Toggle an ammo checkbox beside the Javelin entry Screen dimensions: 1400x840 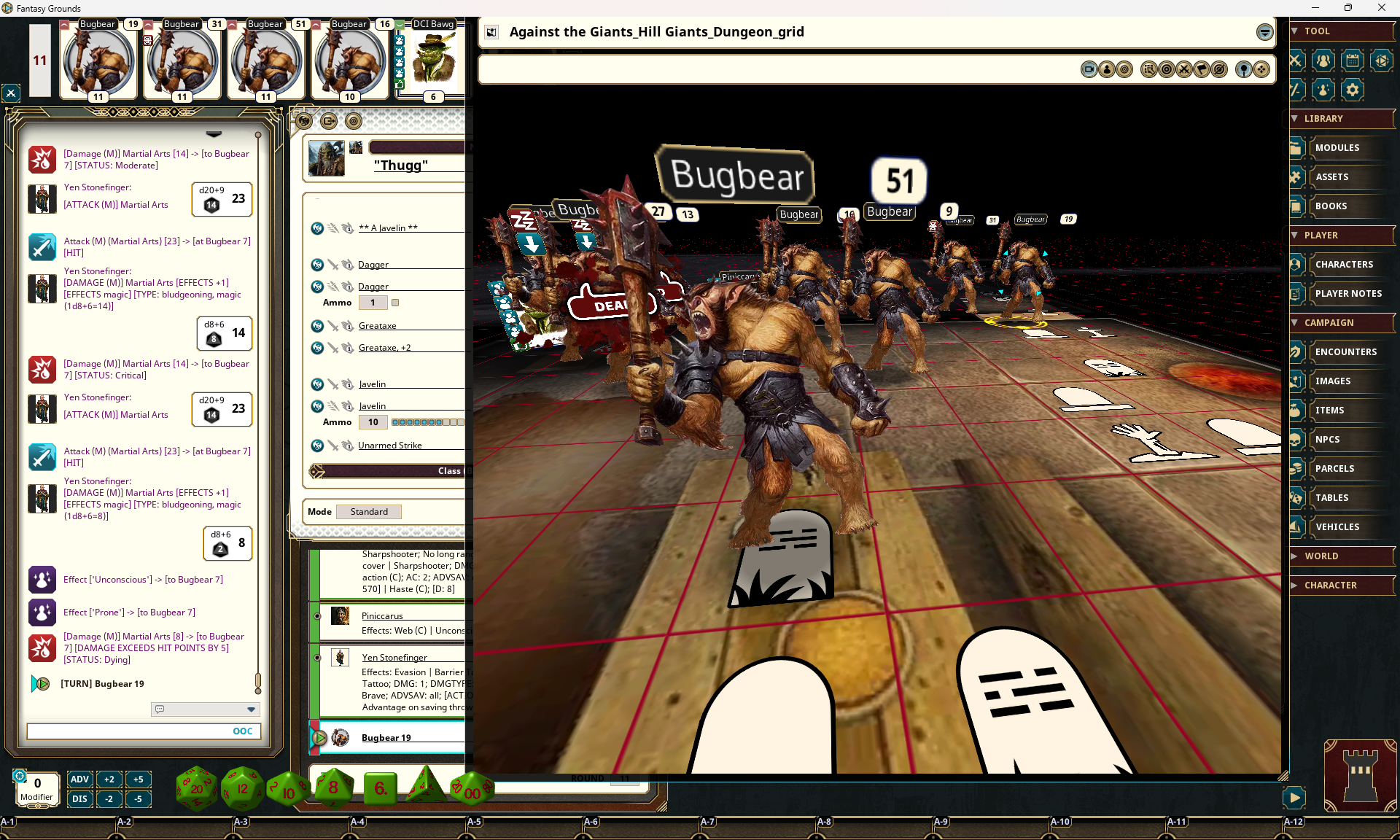[x=396, y=422]
